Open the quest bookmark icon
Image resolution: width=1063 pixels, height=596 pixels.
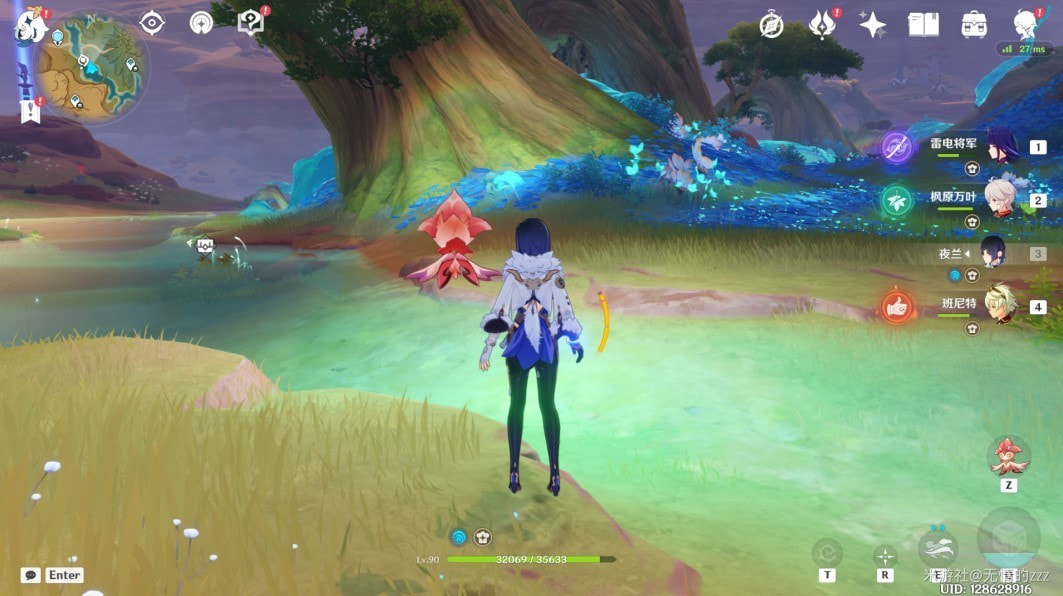click(29, 111)
